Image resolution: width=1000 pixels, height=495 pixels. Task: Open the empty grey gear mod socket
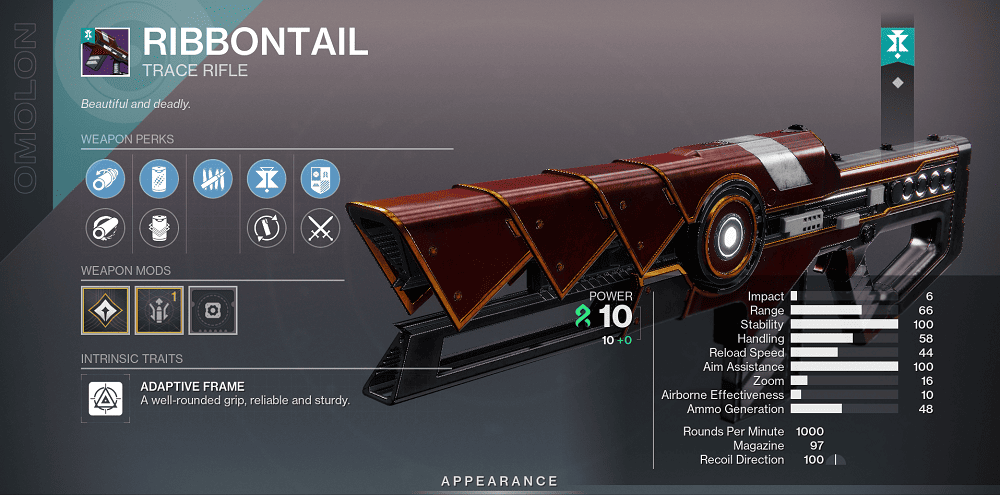pyautogui.click(x=212, y=310)
